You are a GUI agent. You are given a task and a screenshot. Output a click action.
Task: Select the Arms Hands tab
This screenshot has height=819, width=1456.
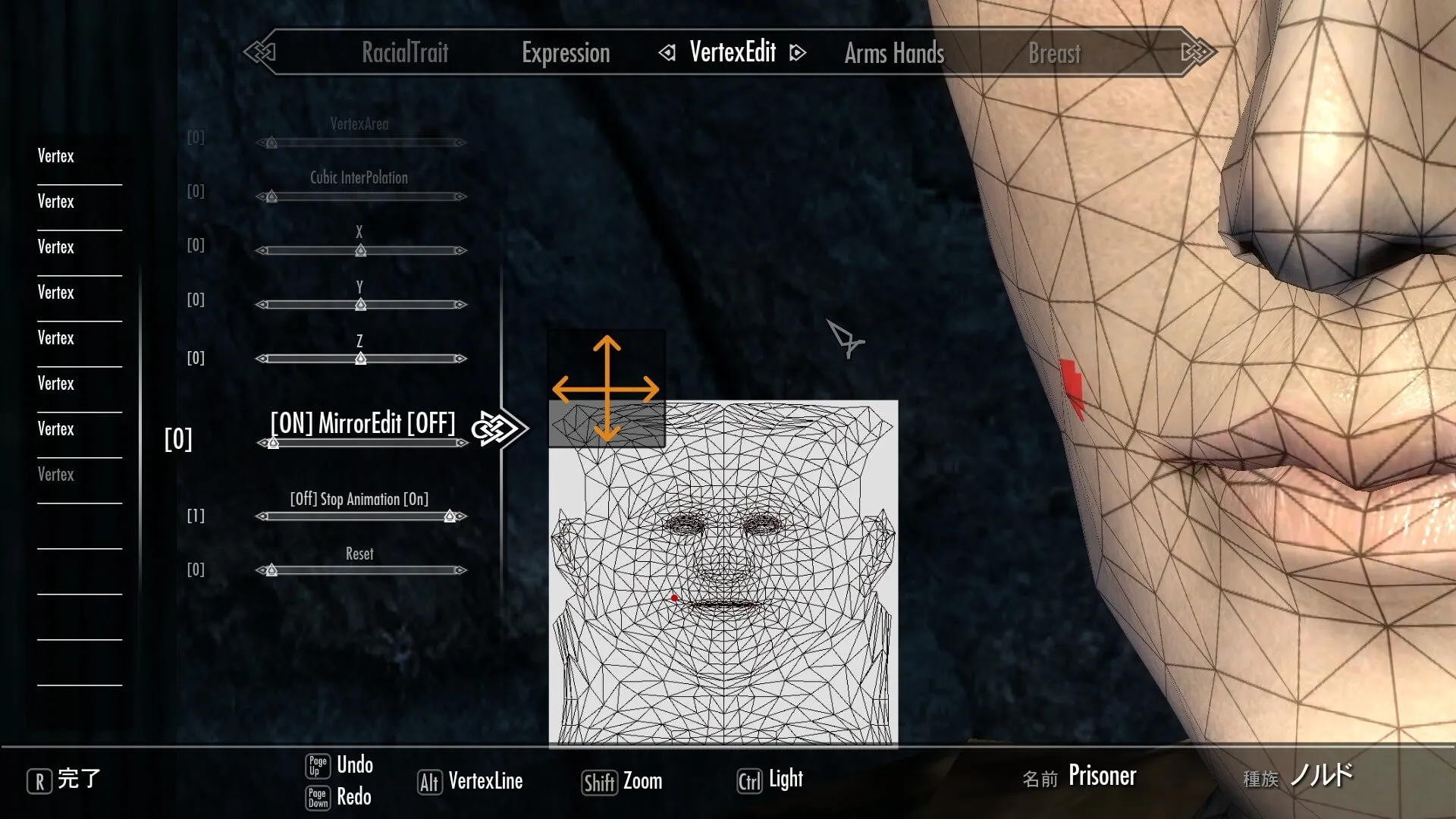(x=894, y=53)
